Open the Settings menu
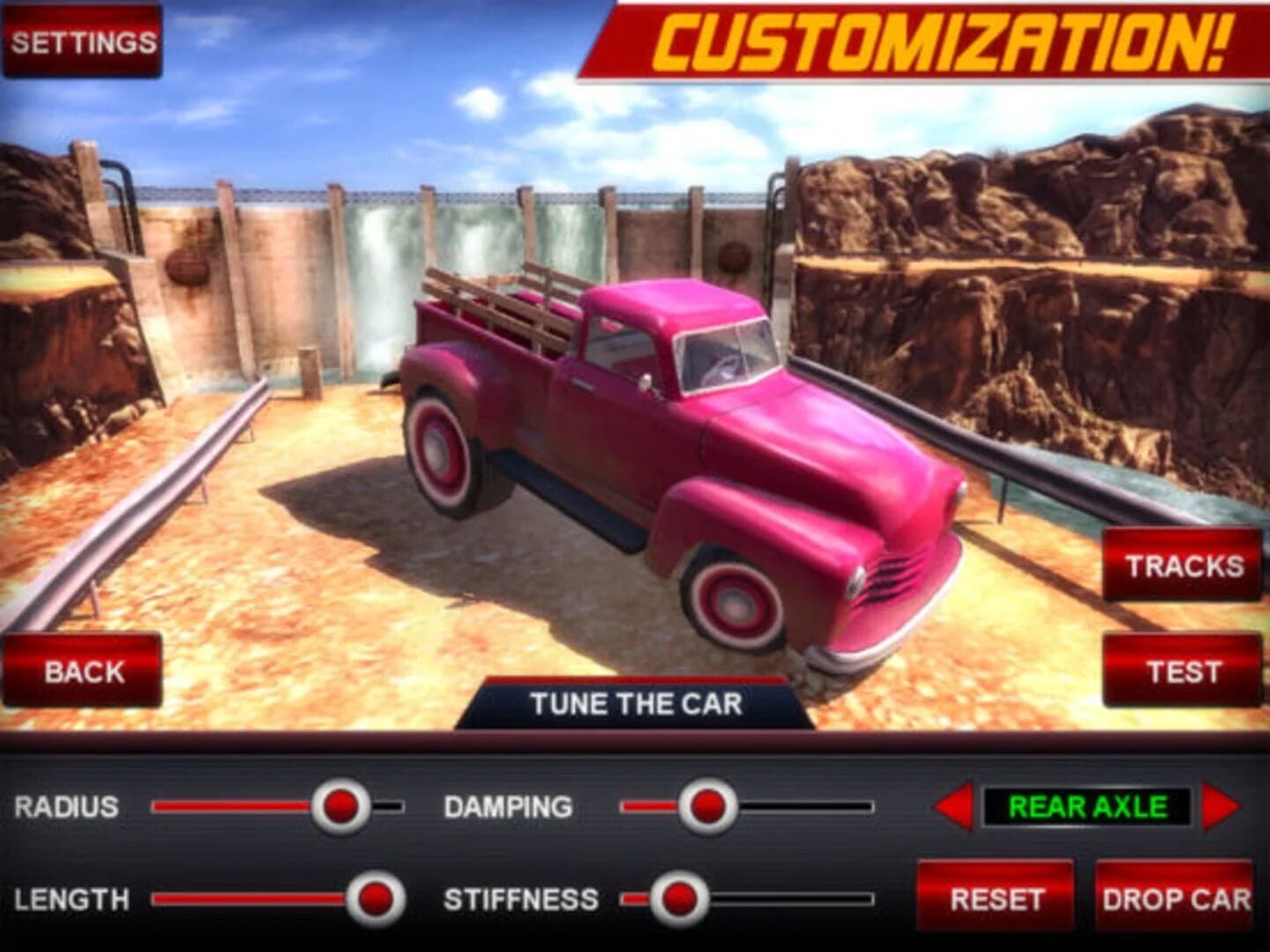1270x952 pixels. [x=82, y=39]
